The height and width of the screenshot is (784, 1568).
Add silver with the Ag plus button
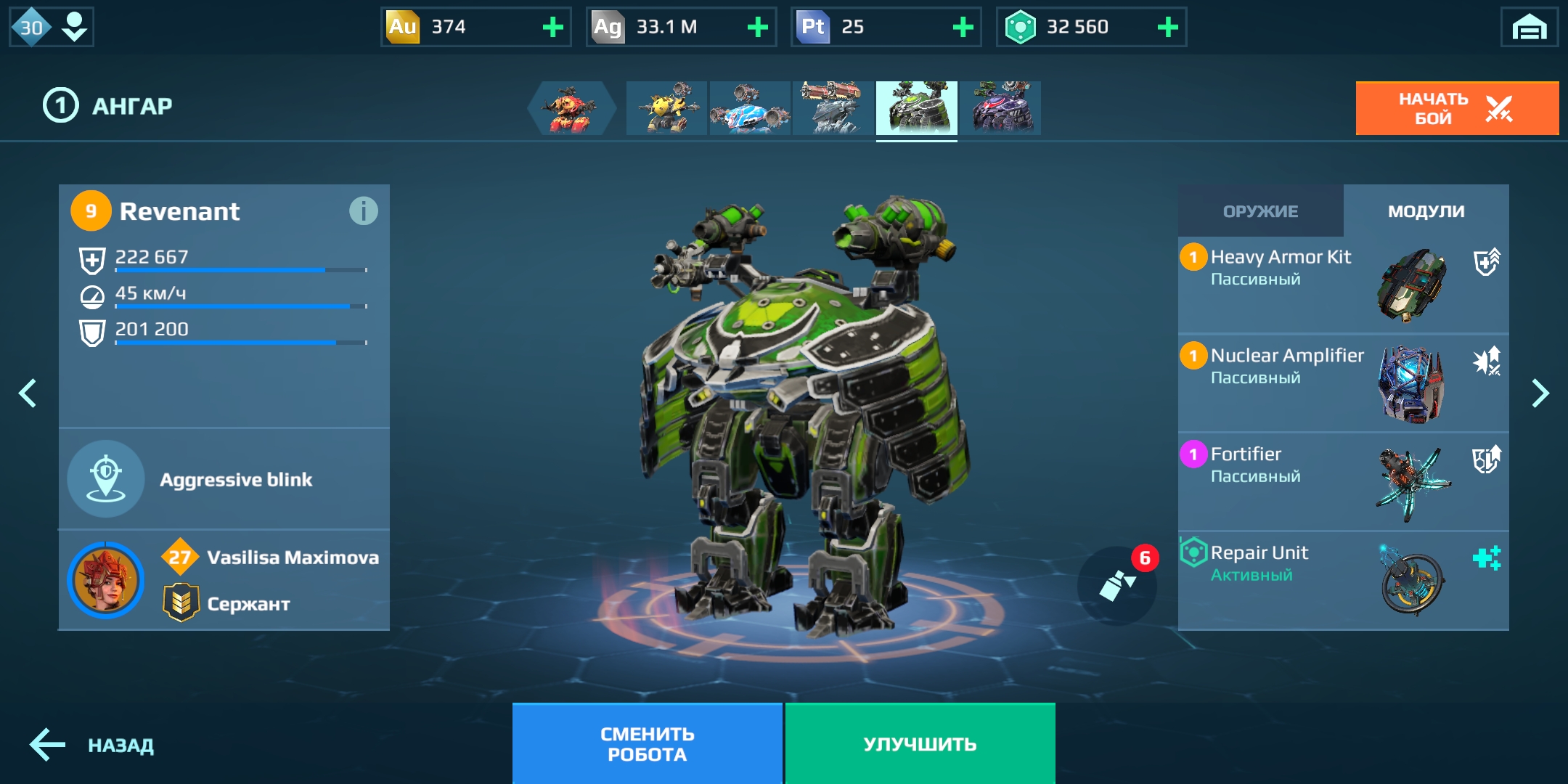click(758, 28)
